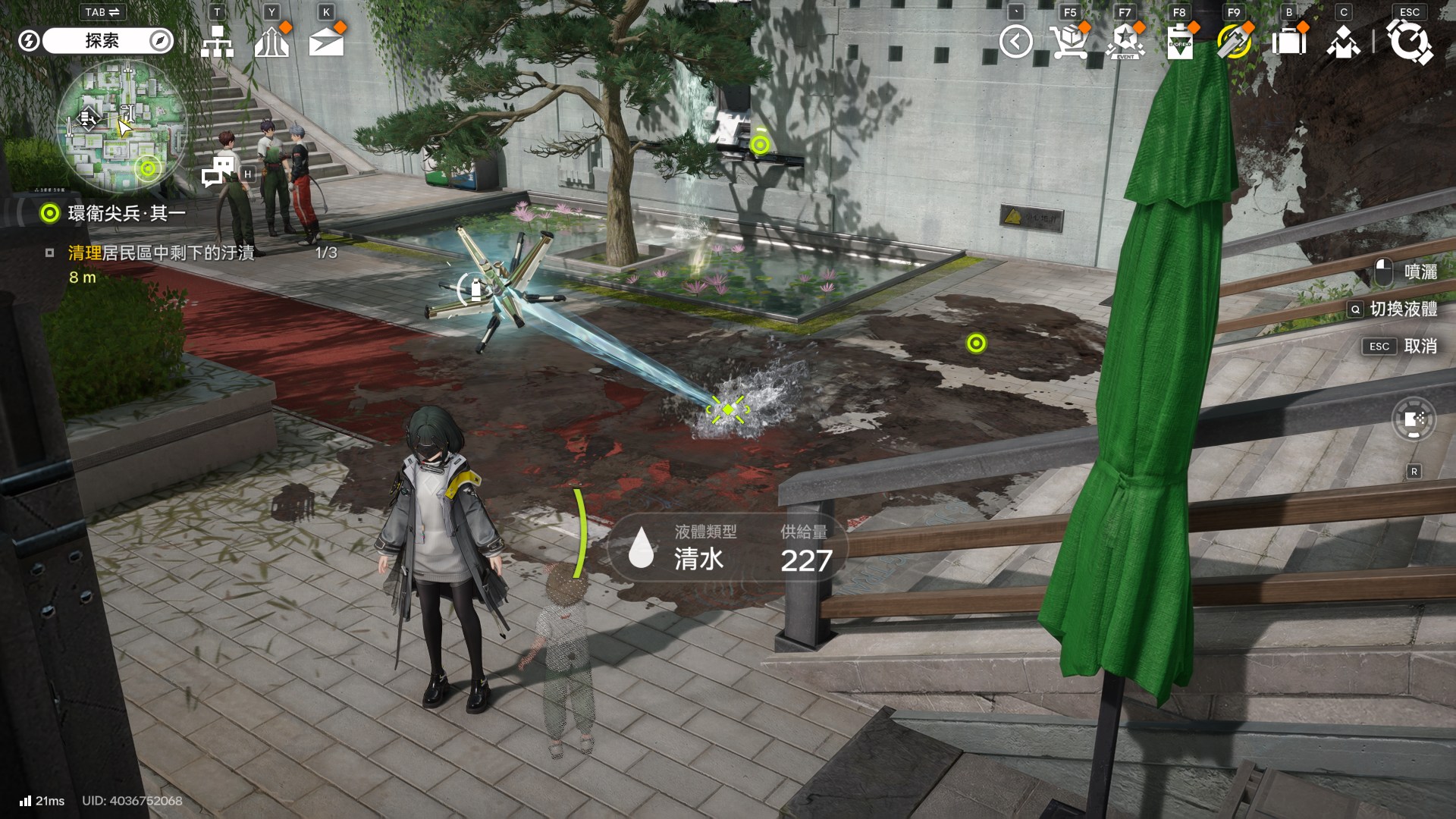Image resolution: width=1456 pixels, height=819 pixels.
Task: Open the shopping cart store
Action: 1069,42
